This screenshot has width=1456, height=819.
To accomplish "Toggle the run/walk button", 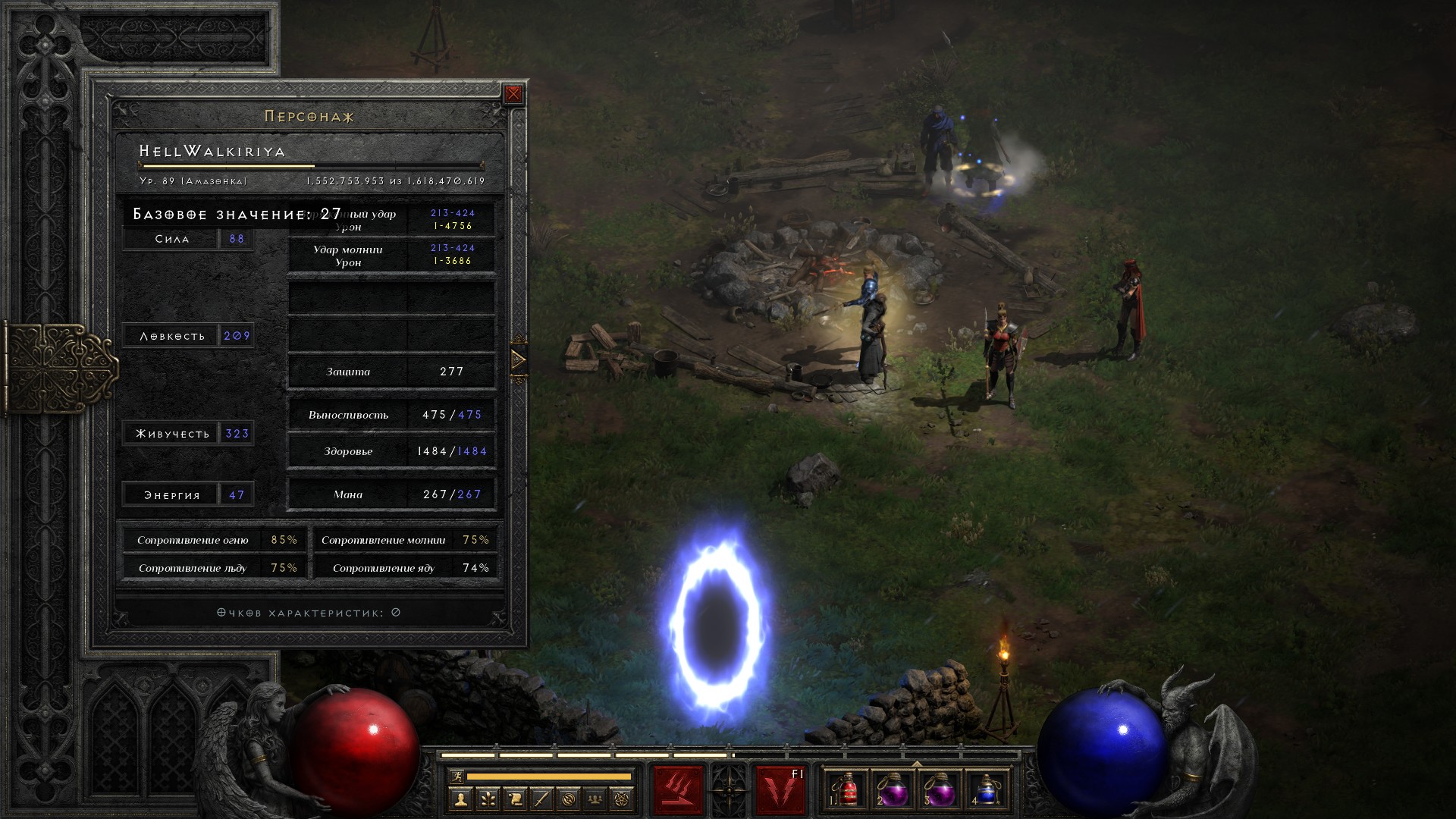I will click(x=457, y=777).
